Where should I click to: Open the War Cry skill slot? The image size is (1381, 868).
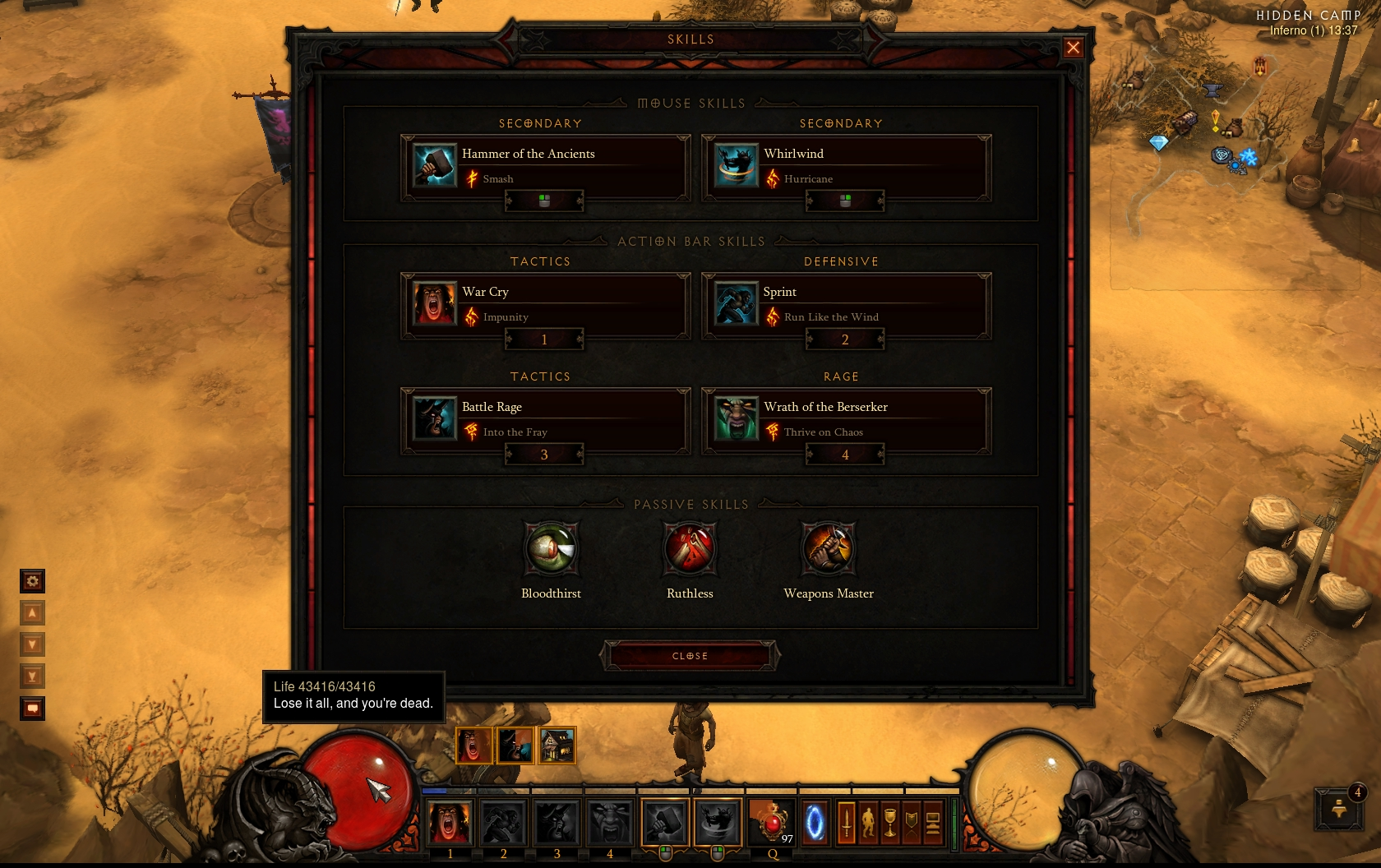pos(544,305)
